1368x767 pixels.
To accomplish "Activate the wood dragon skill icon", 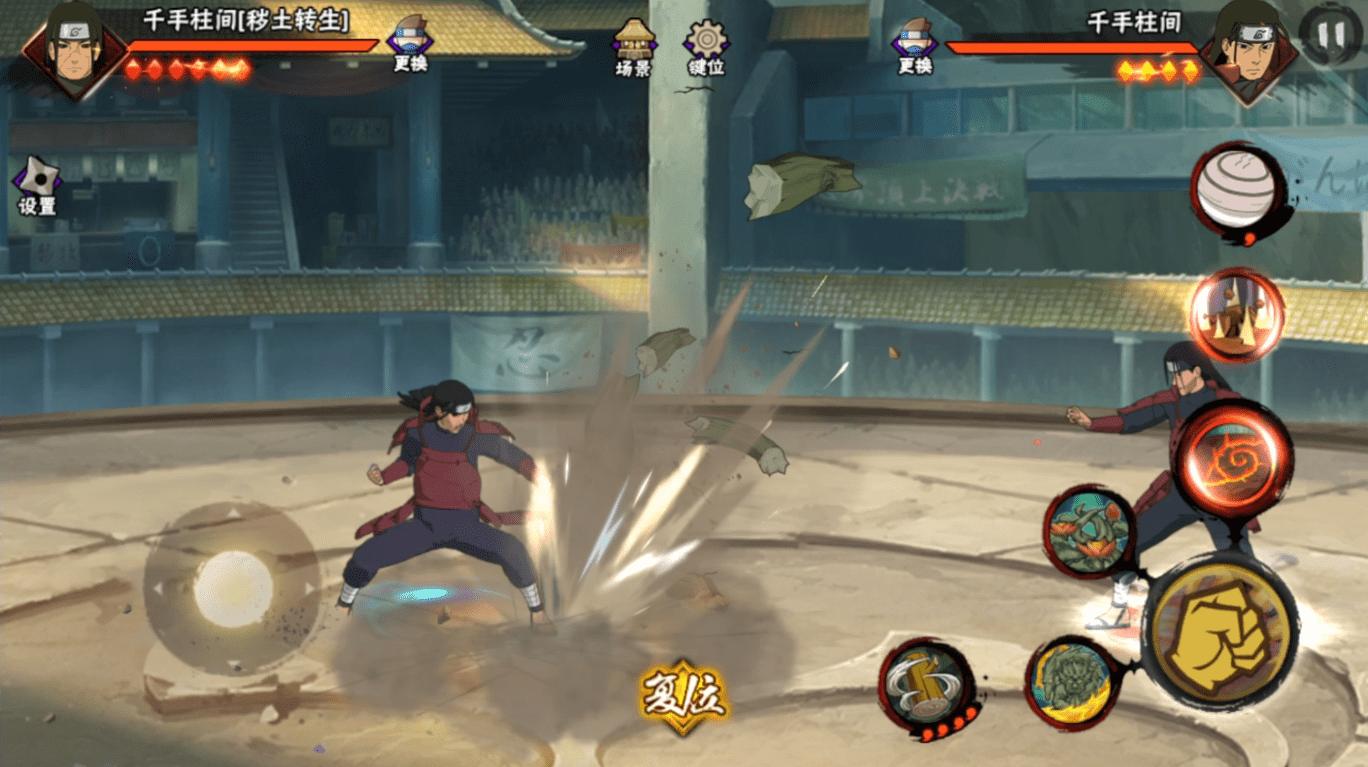I will (1089, 531).
